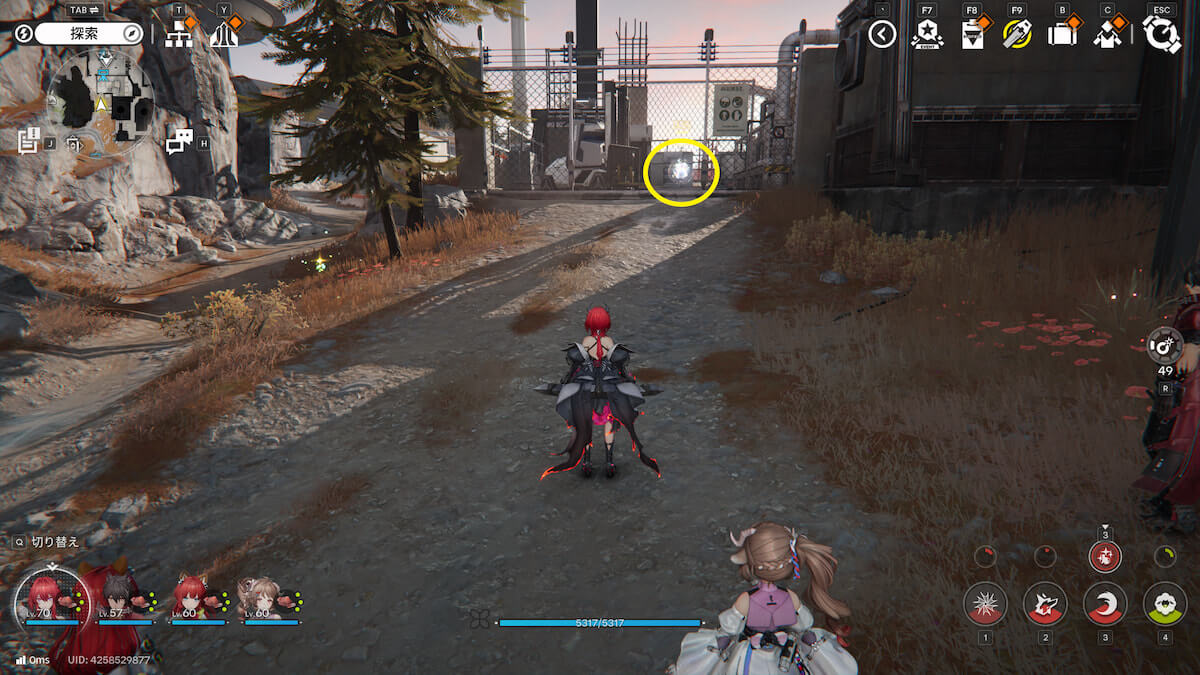Open the quest log document icon
Image resolution: width=1200 pixels, height=675 pixels.
tap(29, 141)
